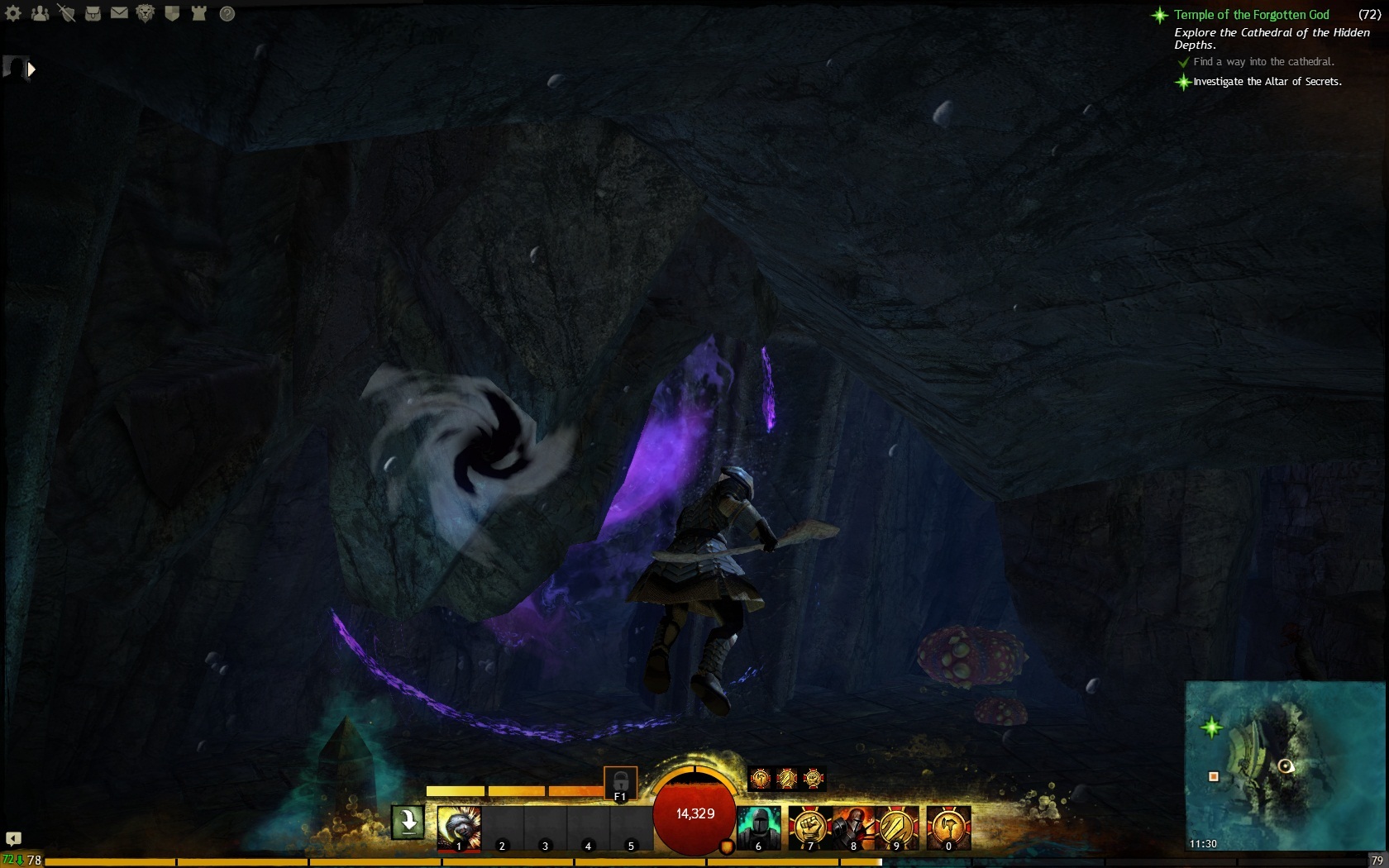The height and width of the screenshot is (868, 1389).
Task: Trigger the armored warrior skill in slot 8
Action: (854, 828)
